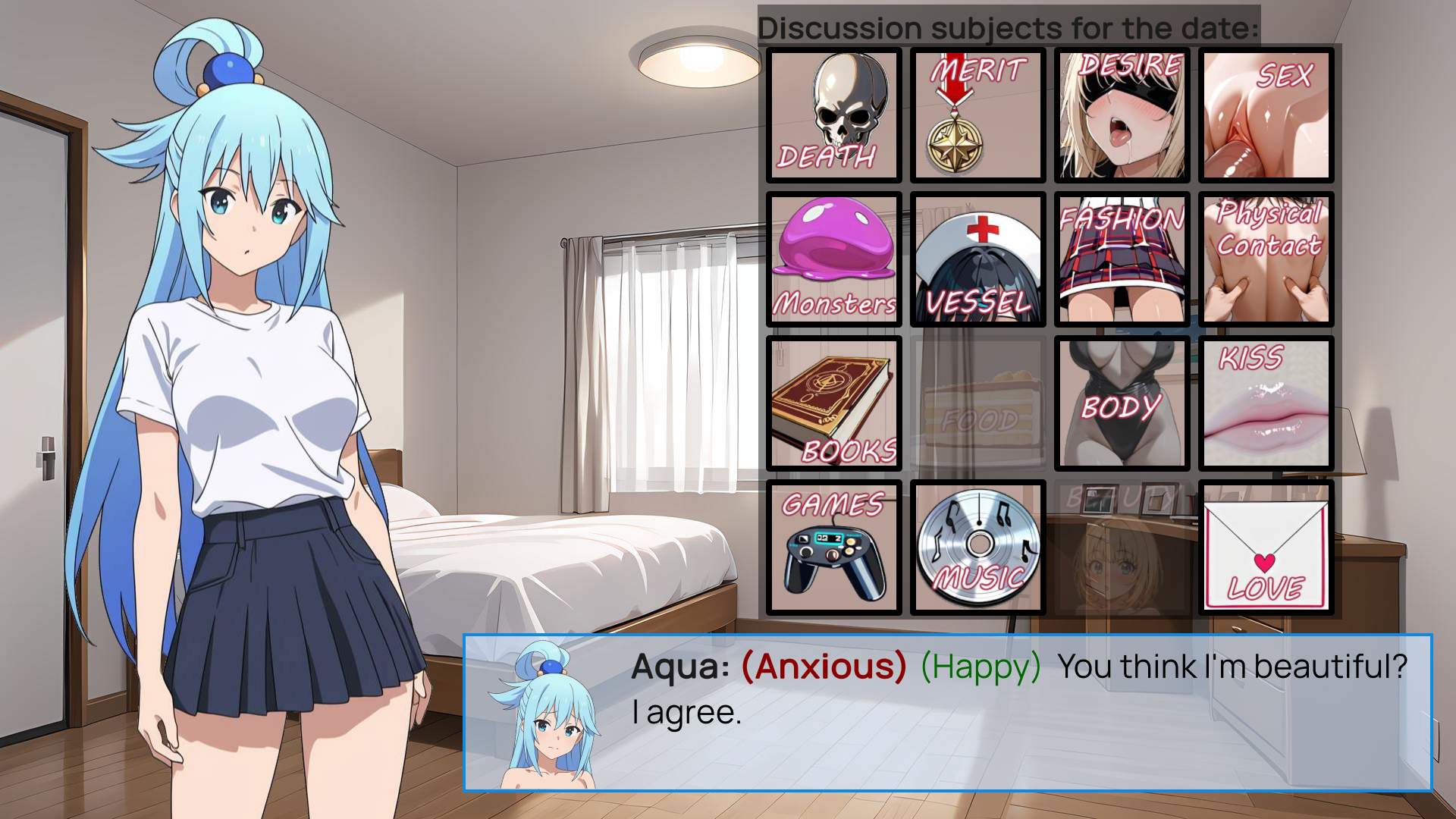Viewport: 1456px width, 819px height.
Task: Click the greyed-out FOOD cake tile
Action: 977,404
